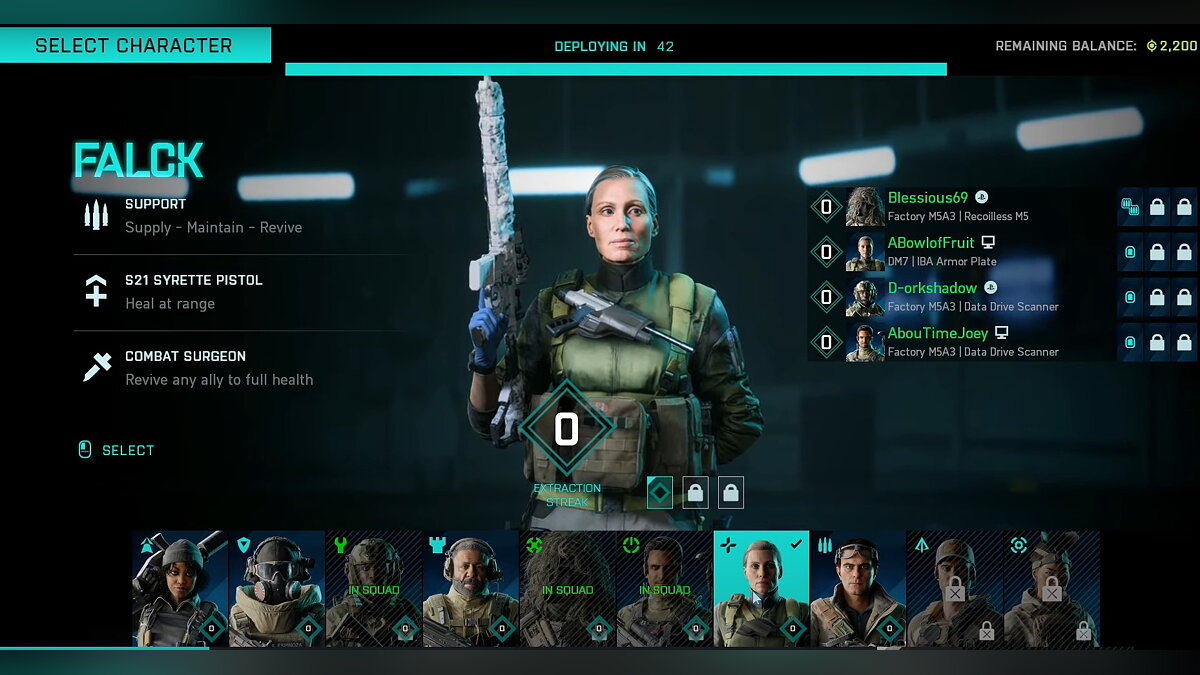
Task: Select the highlighted Falck portrait tile
Action: pyautogui.click(x=761, y=589)
